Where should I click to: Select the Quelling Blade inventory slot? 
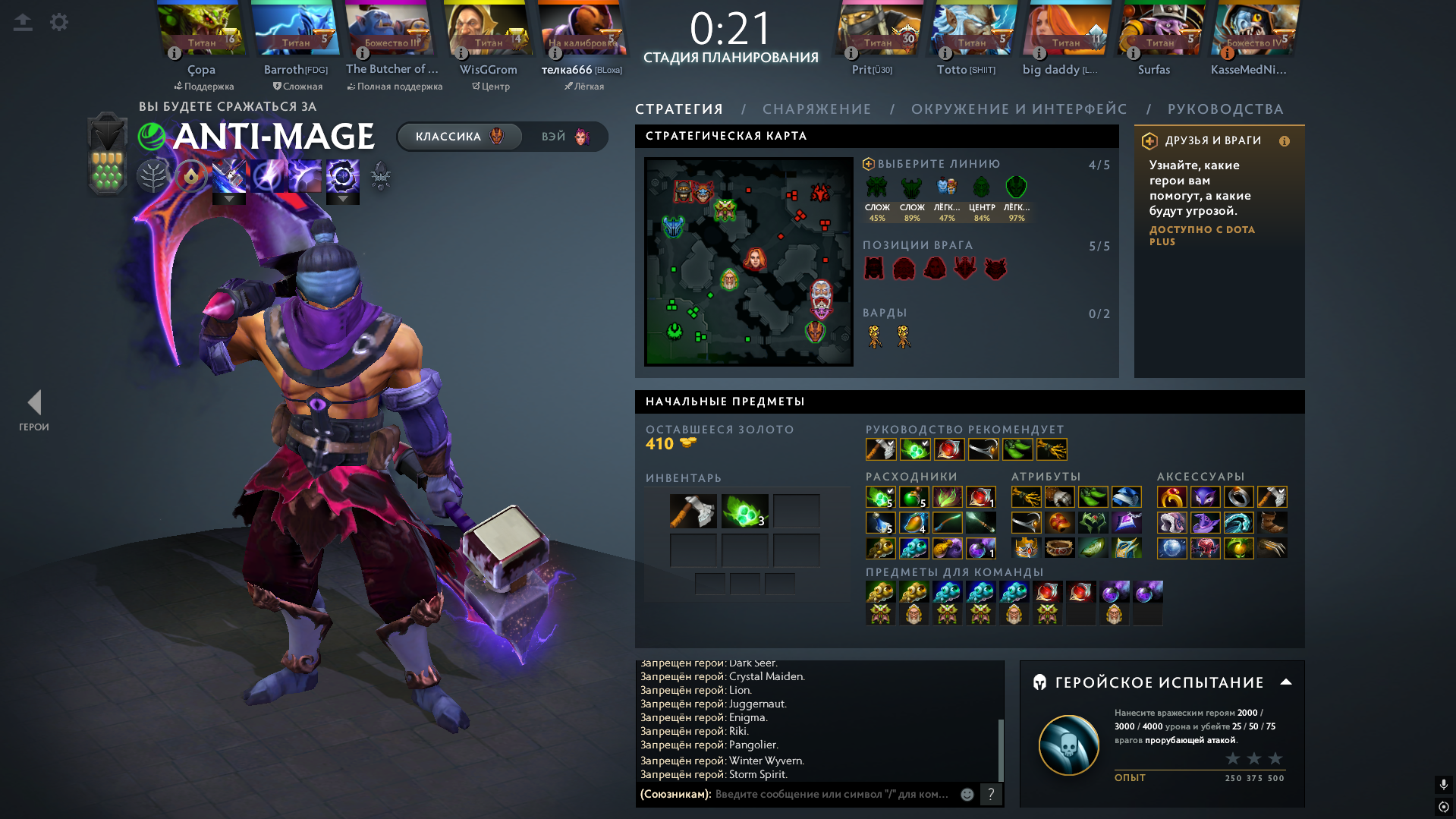click(693, 511)
